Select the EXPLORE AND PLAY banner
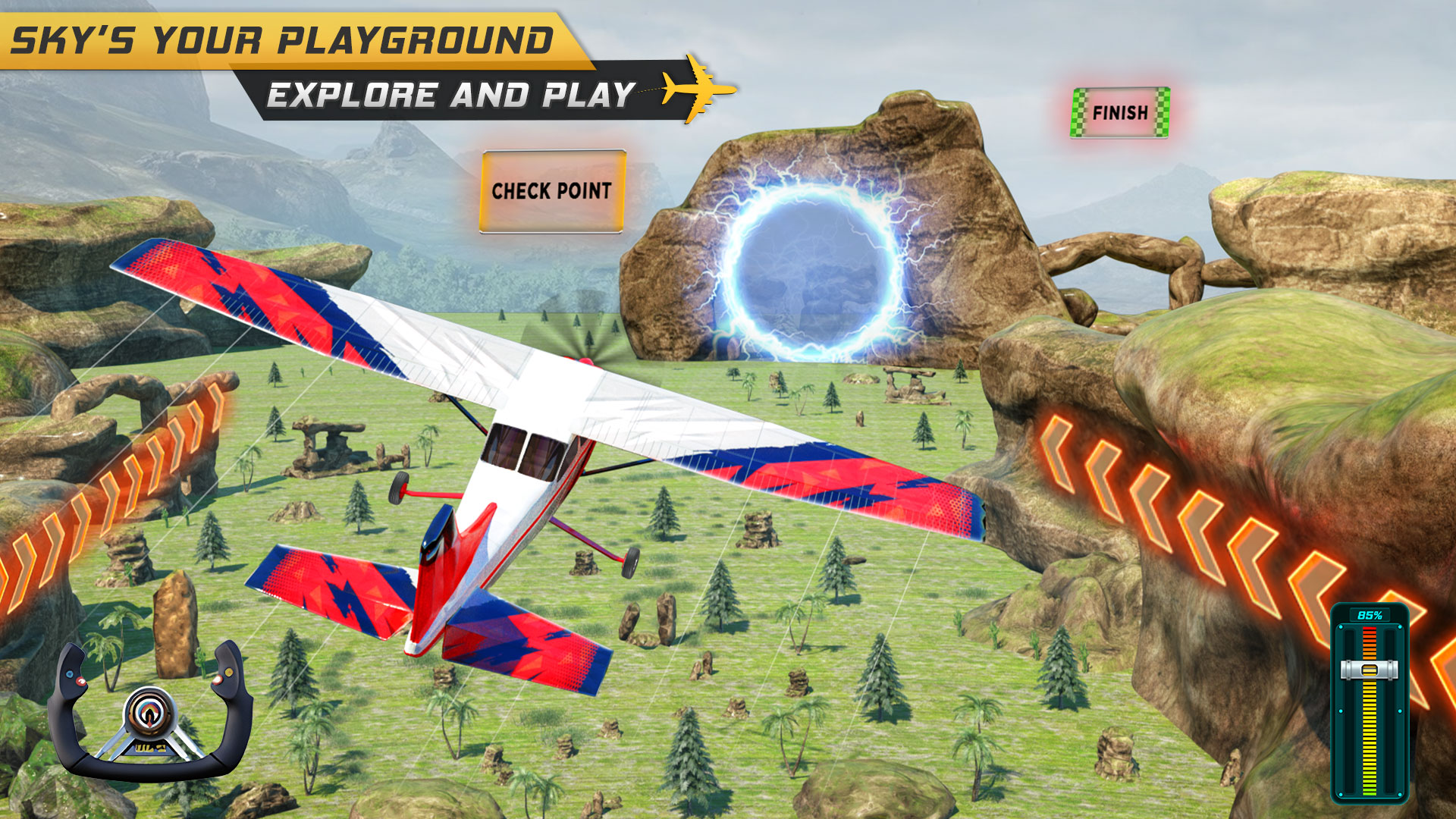This screenshot has height=819, width=1456. click(450, 93)
